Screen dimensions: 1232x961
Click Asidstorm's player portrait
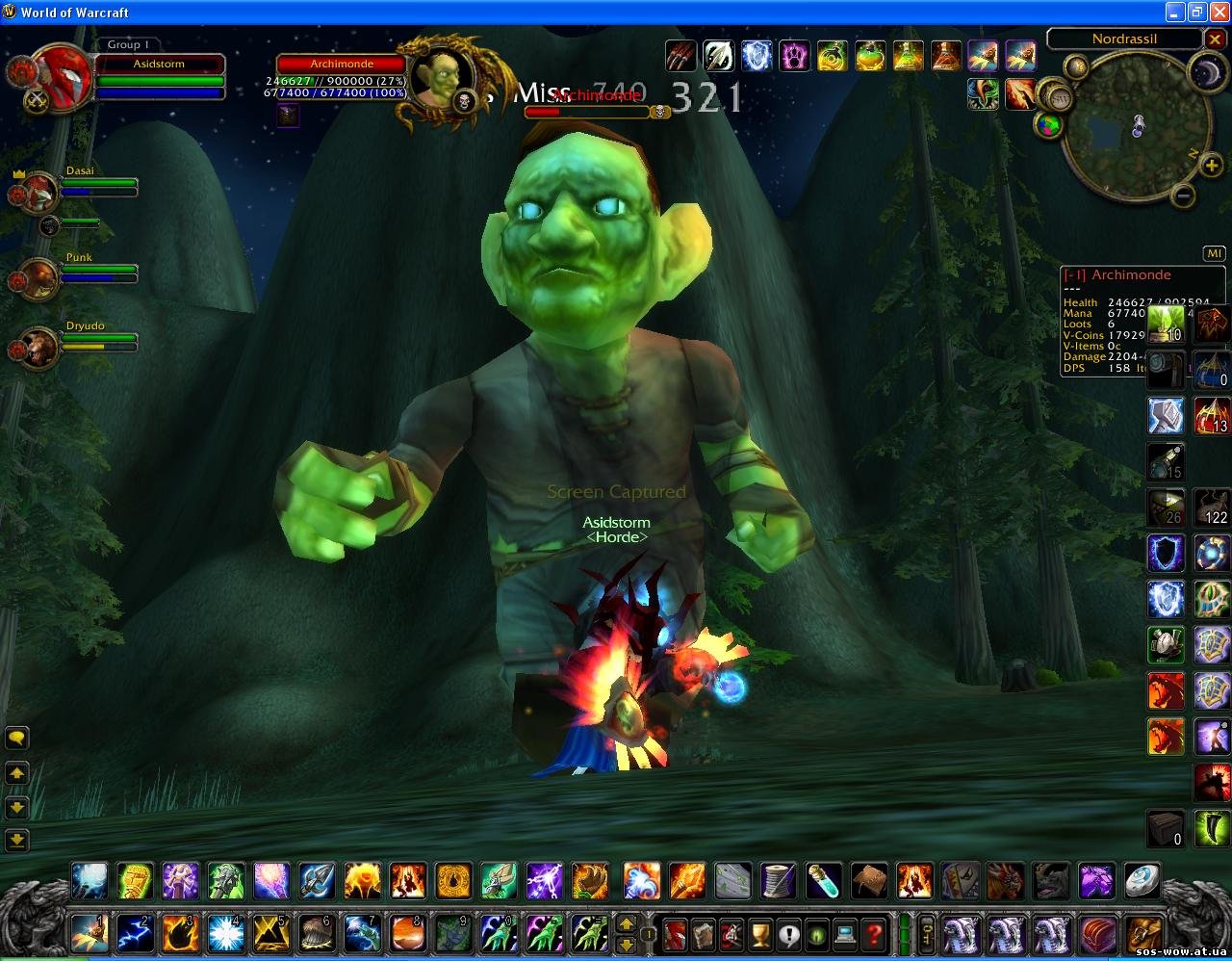(60, 75)
